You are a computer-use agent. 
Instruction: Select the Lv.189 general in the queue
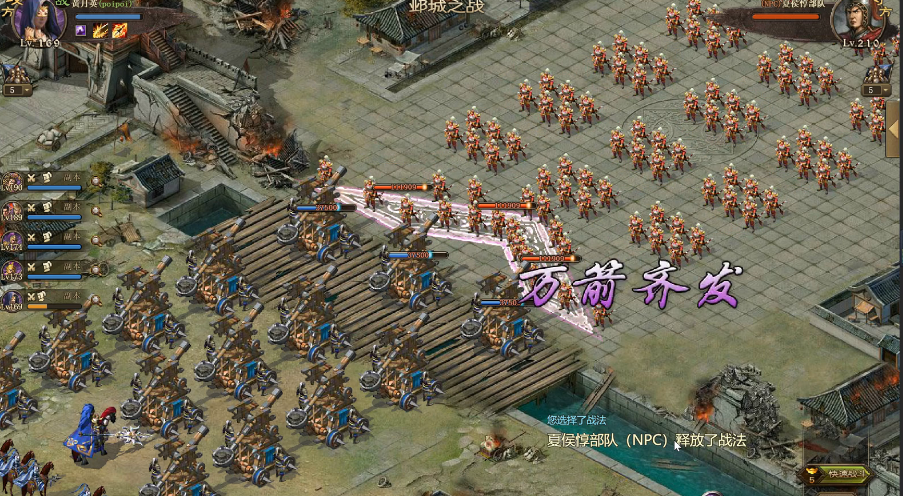click(13, 210)
